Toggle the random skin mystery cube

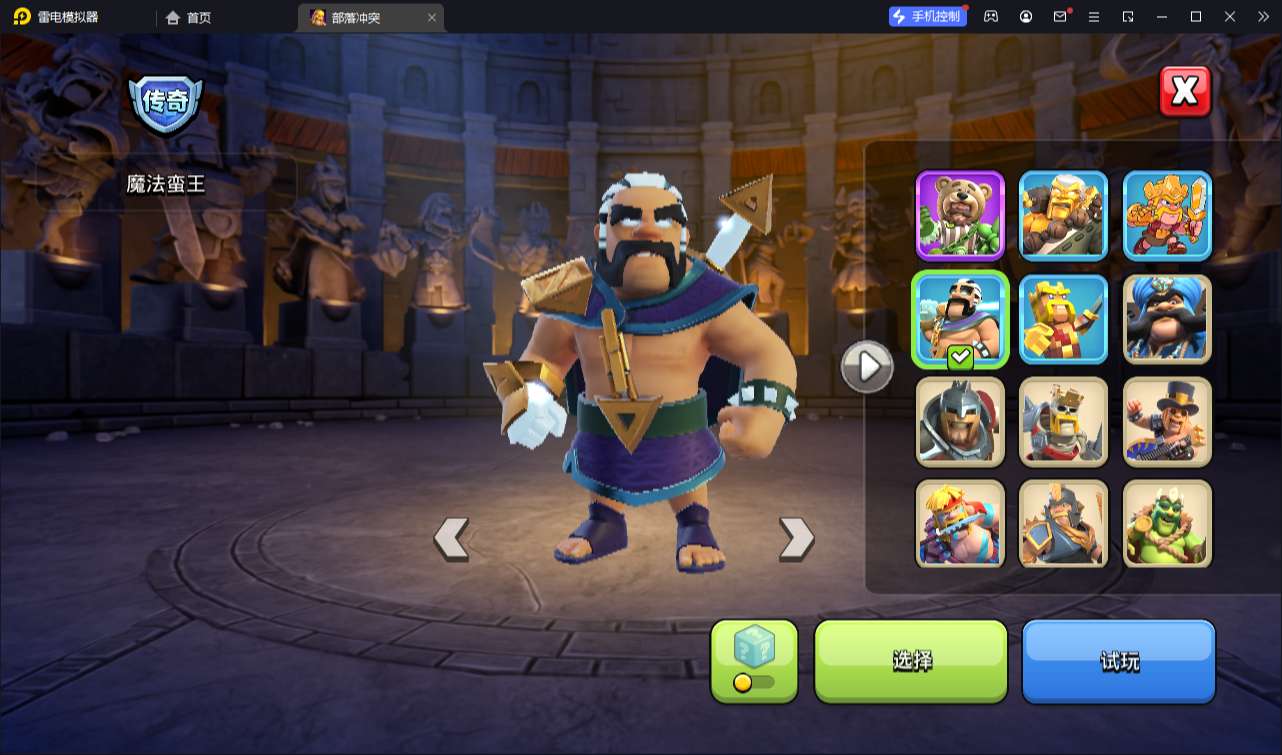click(754, 661)
